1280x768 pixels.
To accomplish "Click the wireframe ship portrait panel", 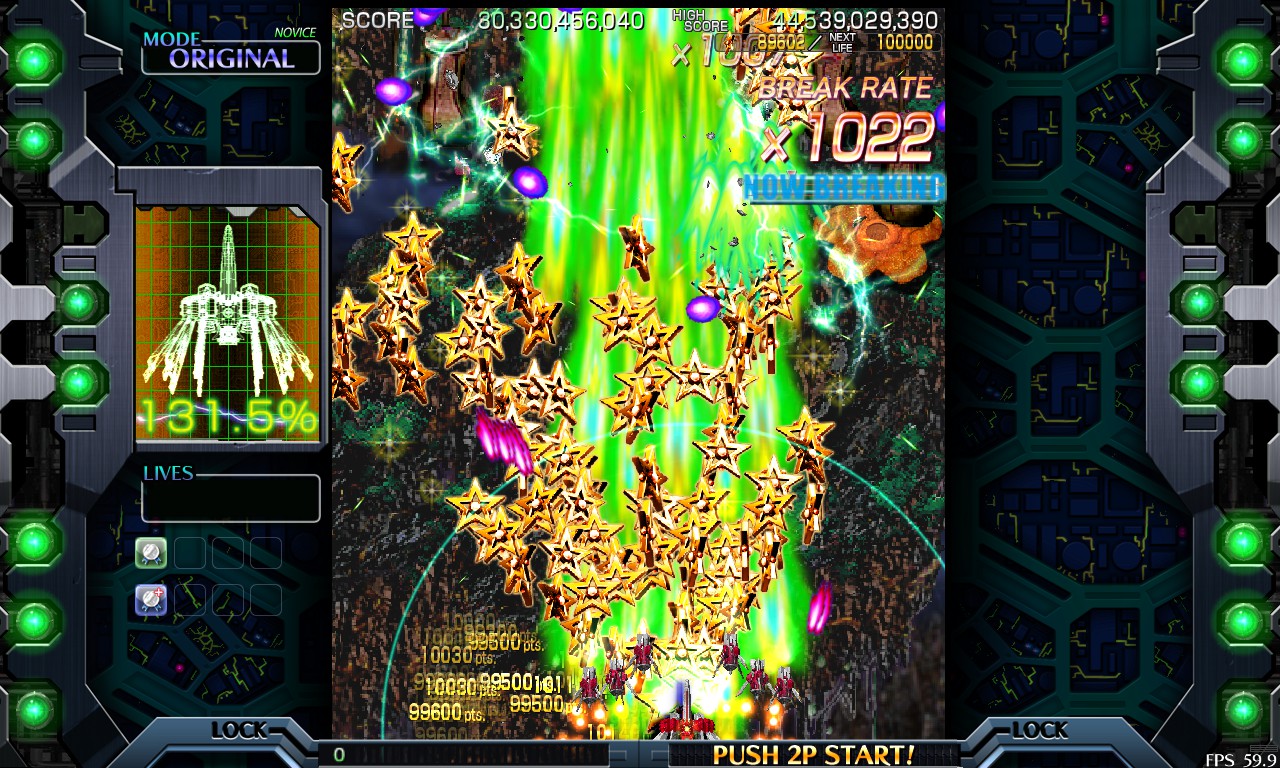I will [228, 320].
